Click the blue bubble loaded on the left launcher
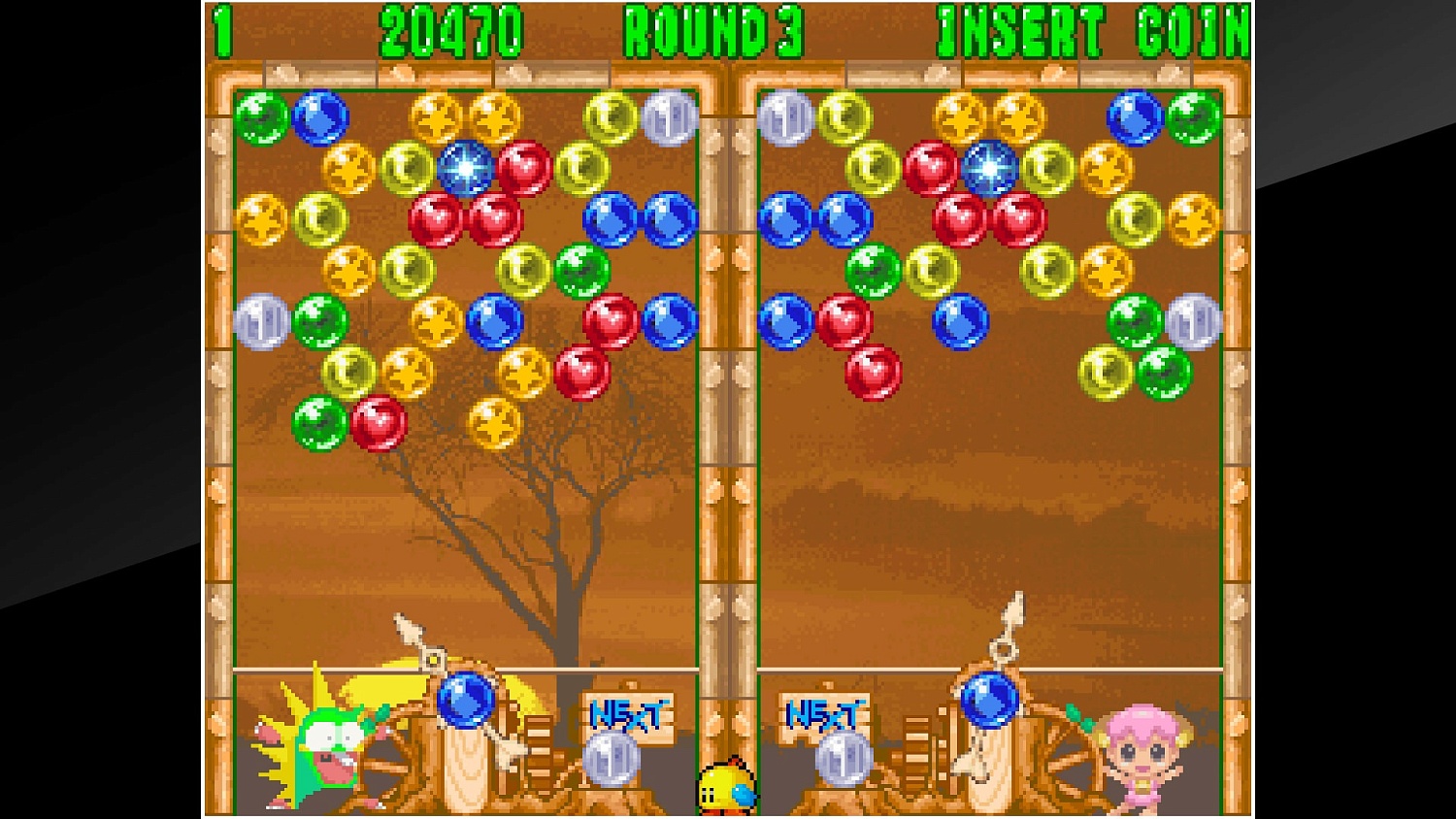The width and height of the screenshot is (1456, 819). click(466, 700)
